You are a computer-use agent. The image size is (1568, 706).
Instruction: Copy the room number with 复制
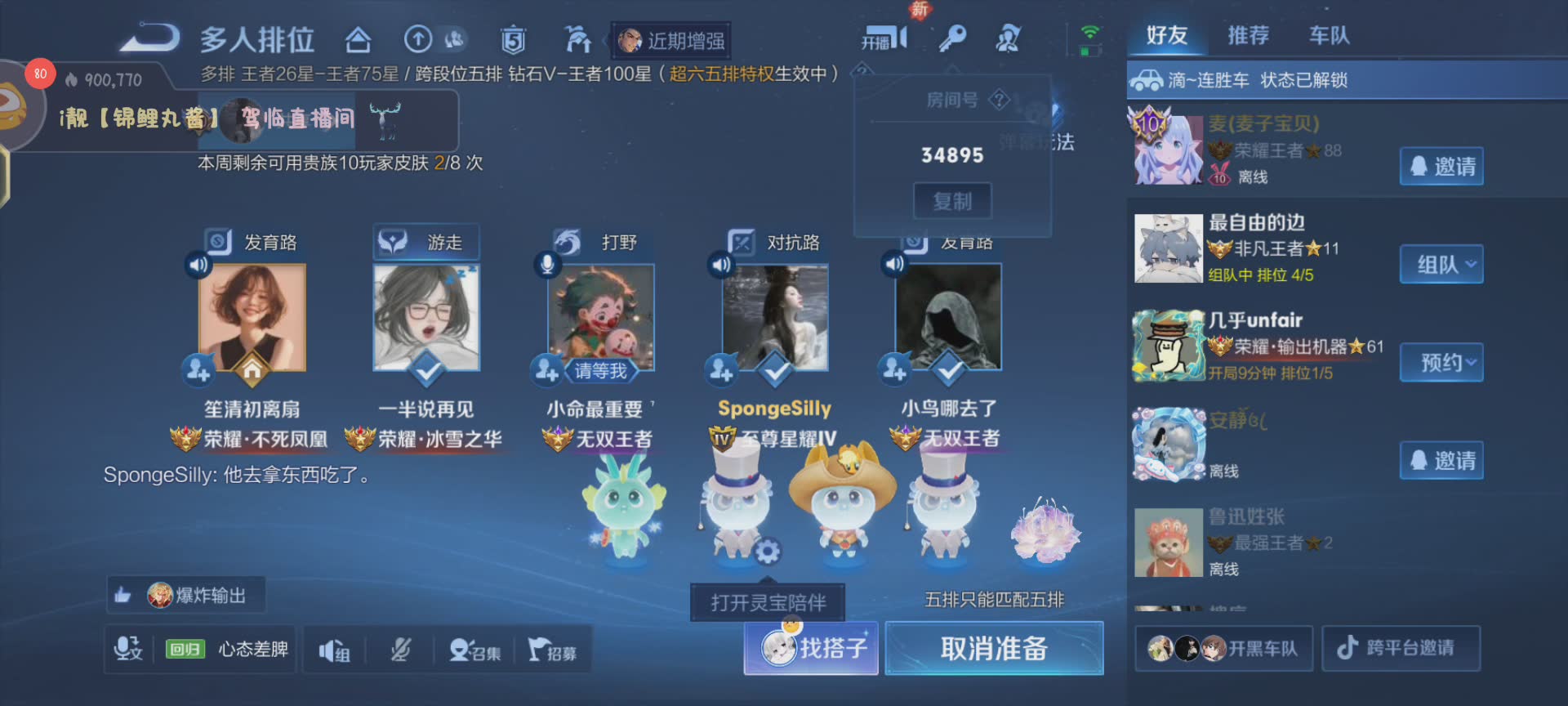tap(952, 201)
